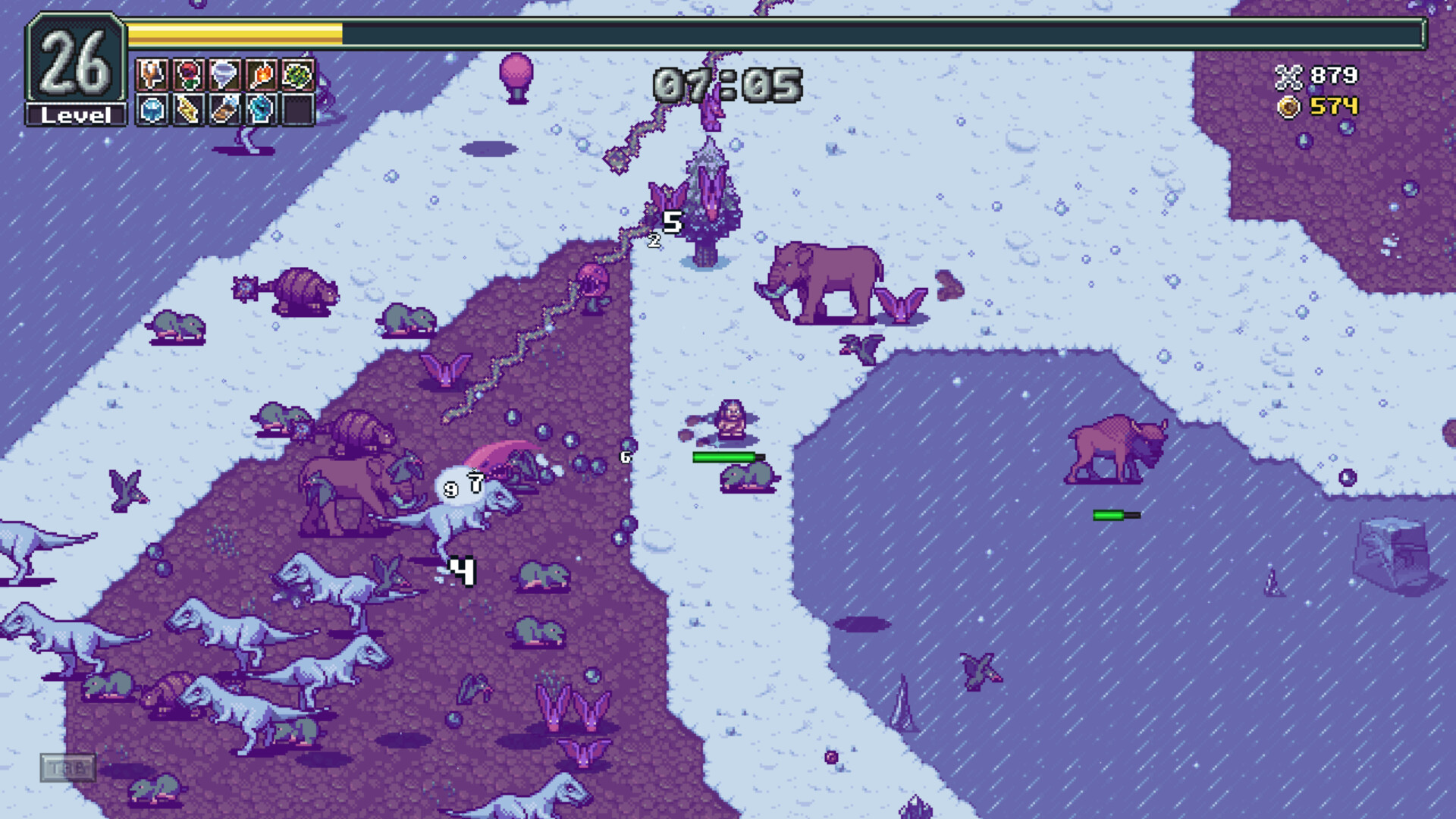Select the green spiked ball weapon icon
1456x819 pixels.
pos(297,75)
